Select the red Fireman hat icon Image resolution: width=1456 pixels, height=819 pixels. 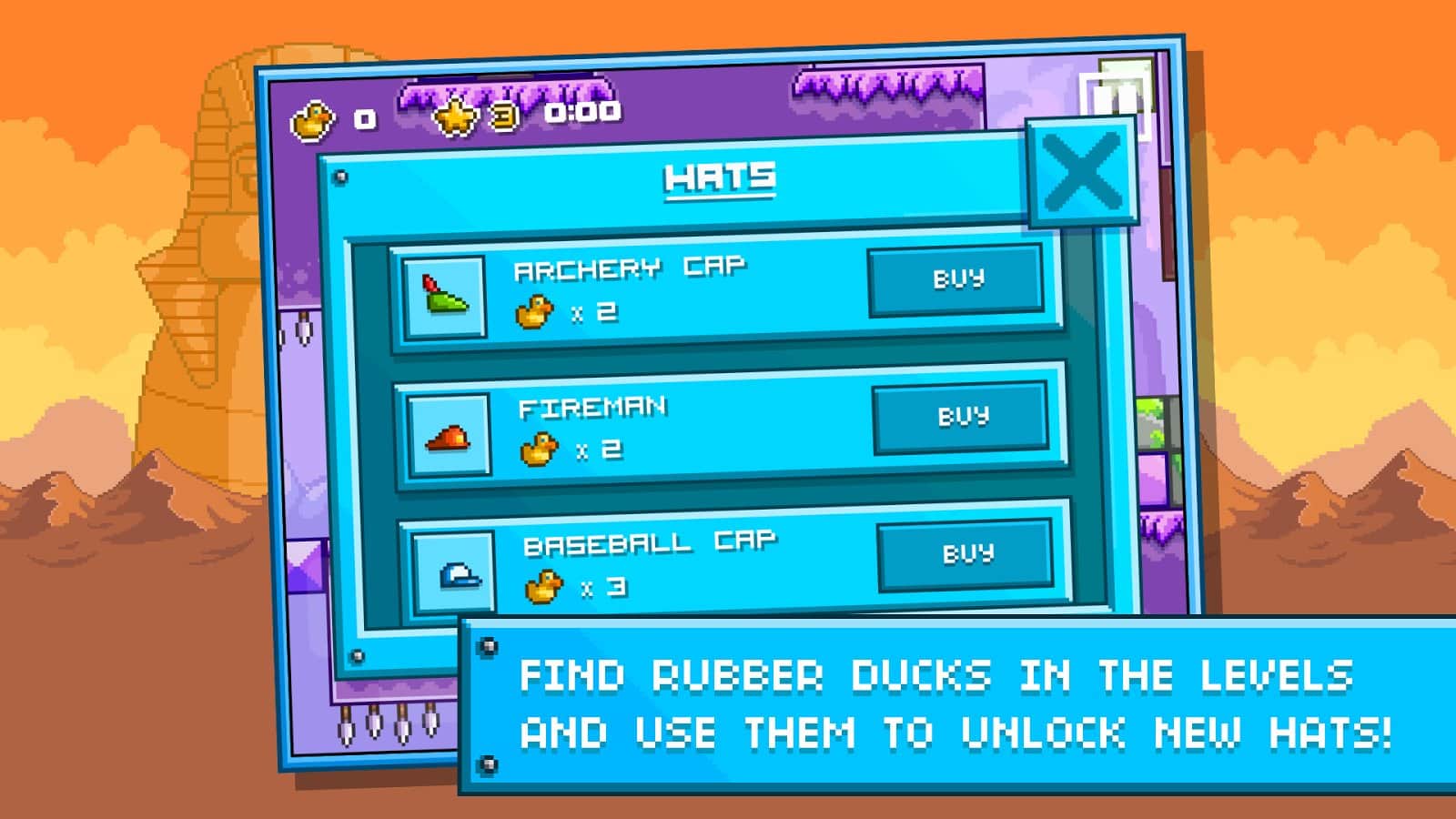(449, 435)
